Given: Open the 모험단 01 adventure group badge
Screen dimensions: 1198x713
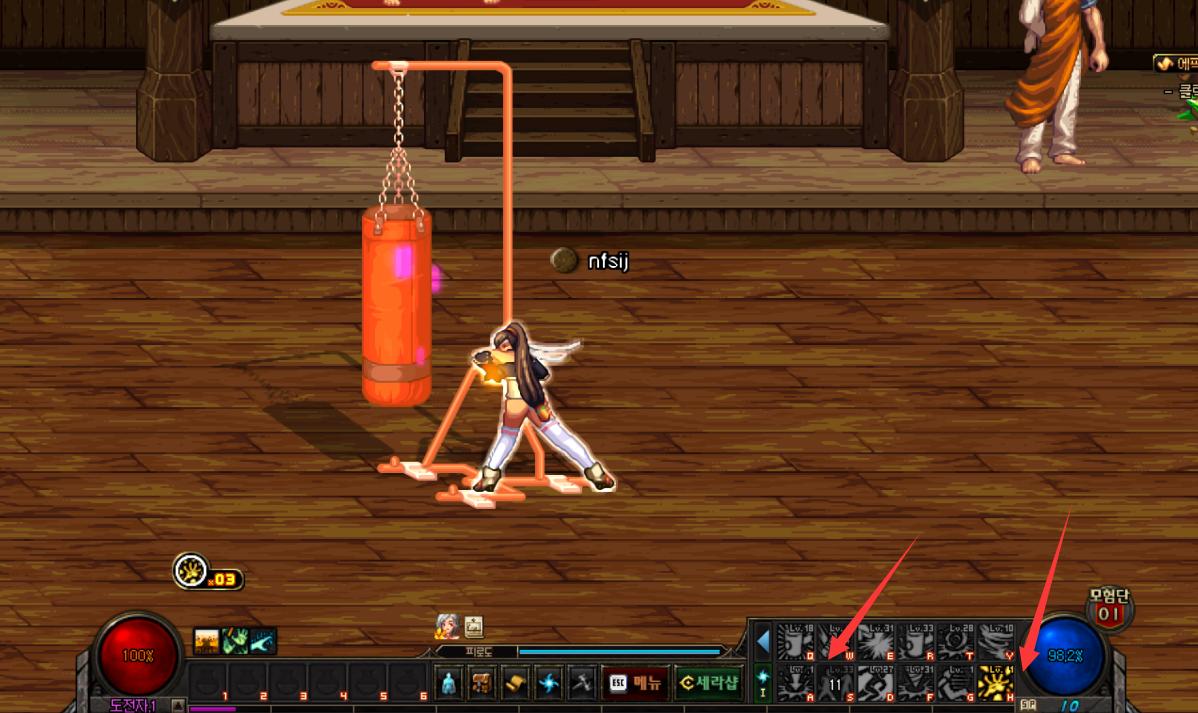Looking at the screenshot, I should coord(1109,607).
